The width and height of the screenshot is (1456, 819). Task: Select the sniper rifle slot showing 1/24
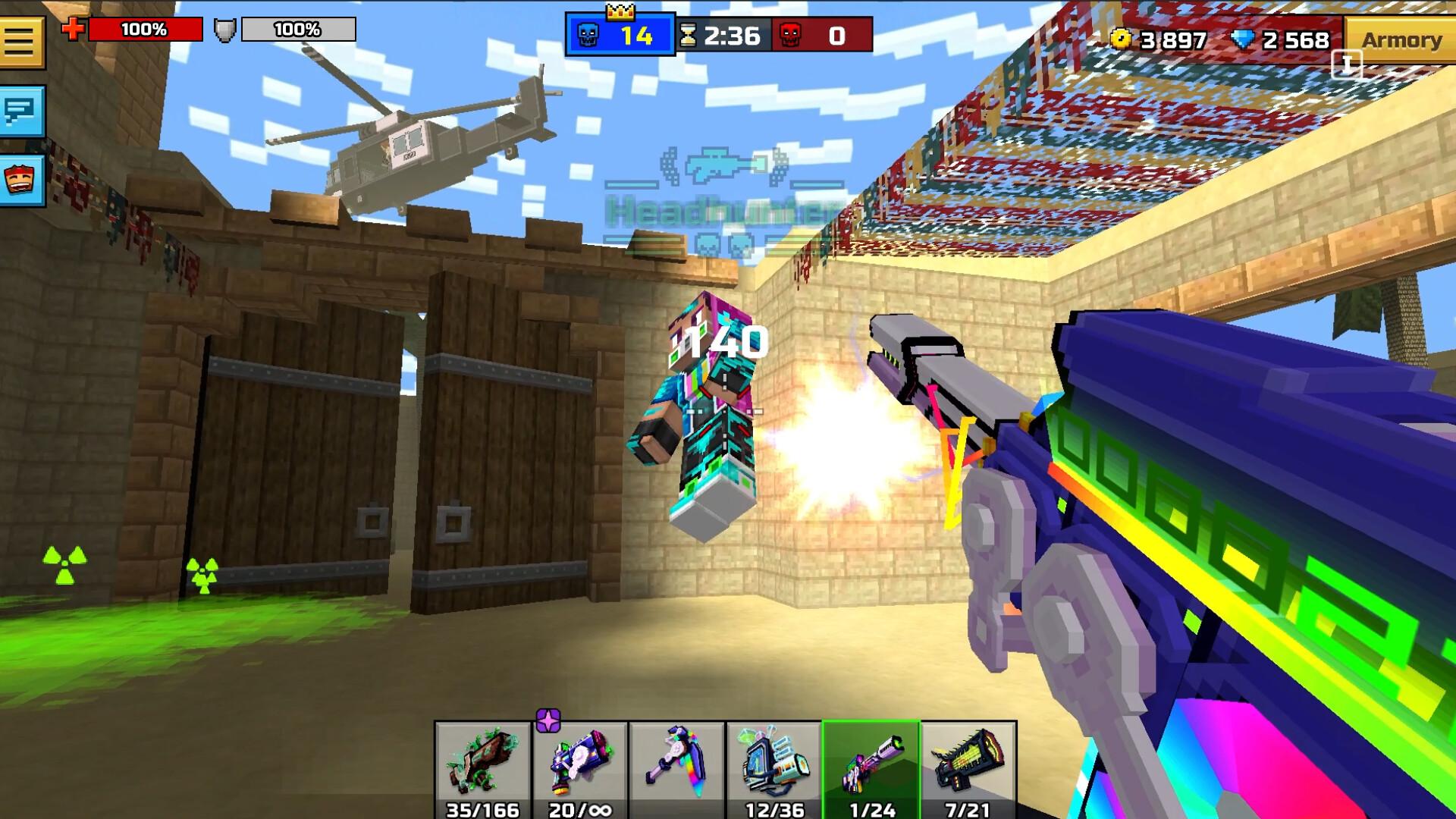[x=871, y=762]
